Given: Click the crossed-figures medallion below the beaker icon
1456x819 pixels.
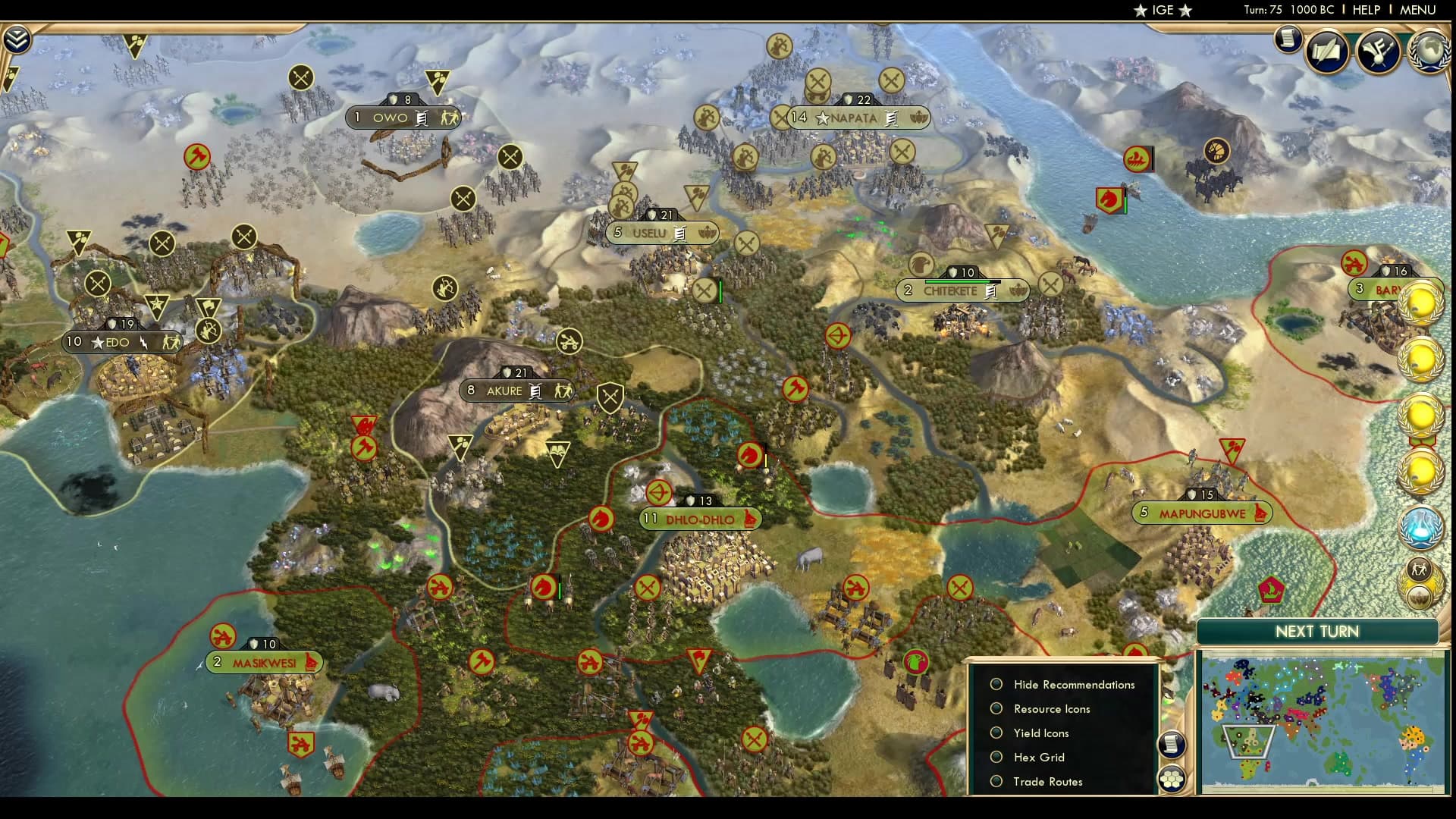Looking at the screenshot, I should tap(1420, 570).
